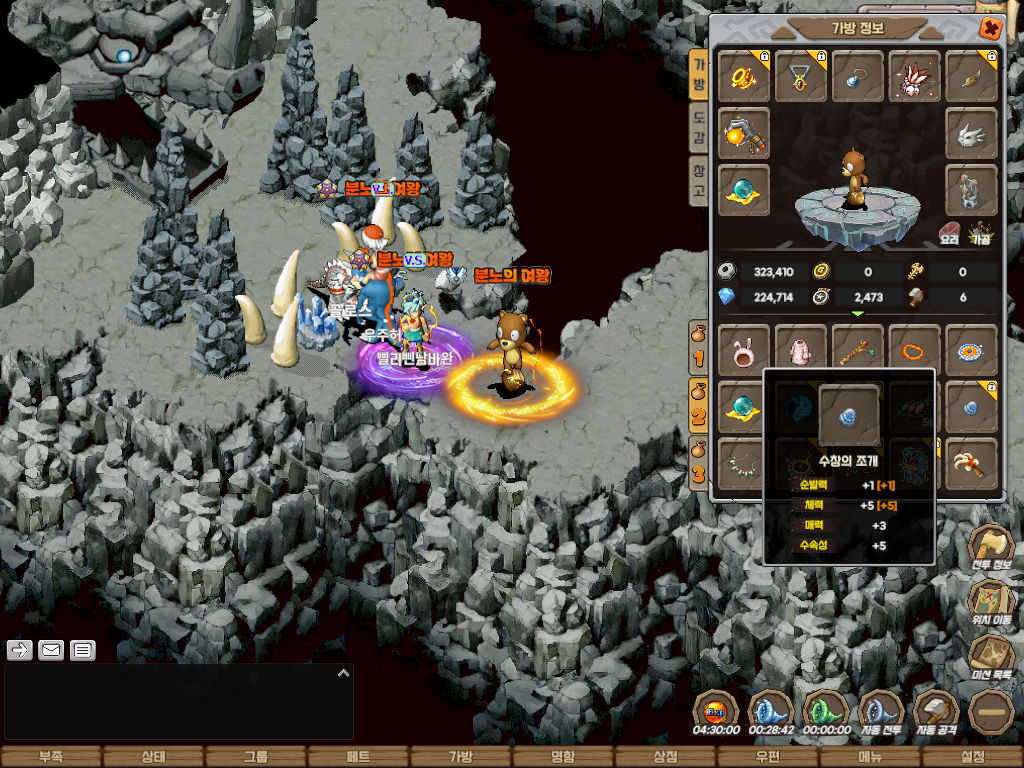Screen dimensions: 1024x768
Task: Open 전투 정보 battle info
Action: click(991, 548)
